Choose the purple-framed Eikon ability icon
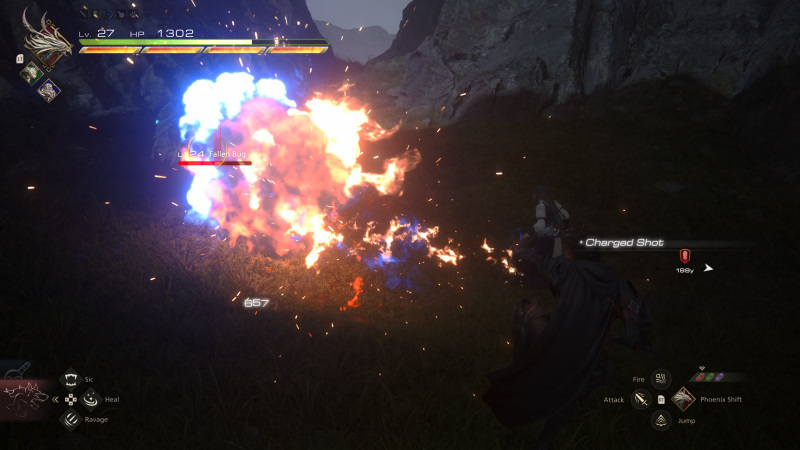This screenshot has height=450, width=800. tap(48, 89)
